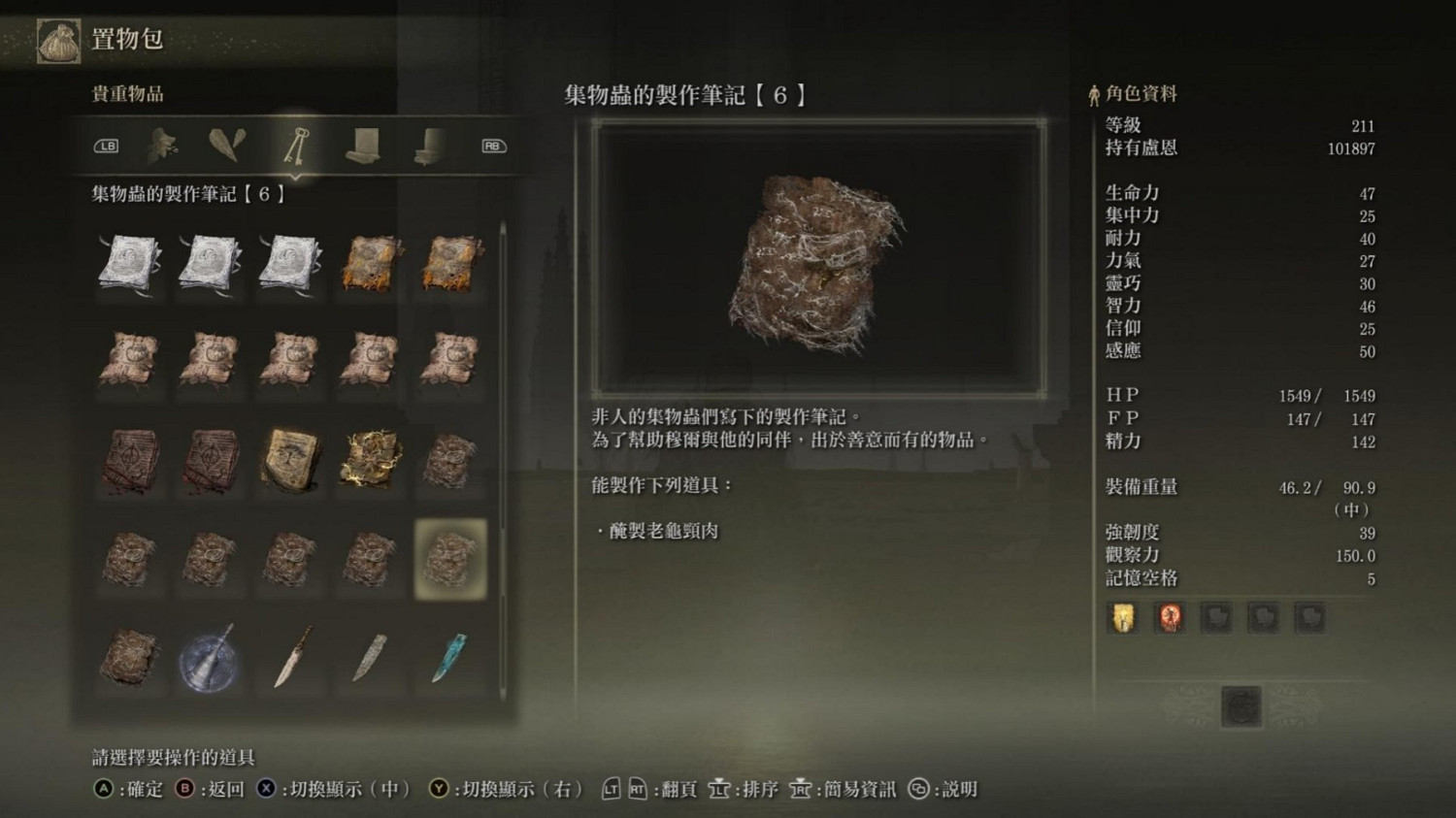Viewport: 1456px width, 818px height.
Task: Select the red Rune Arc icon
Action: [x=1170, y=617]
